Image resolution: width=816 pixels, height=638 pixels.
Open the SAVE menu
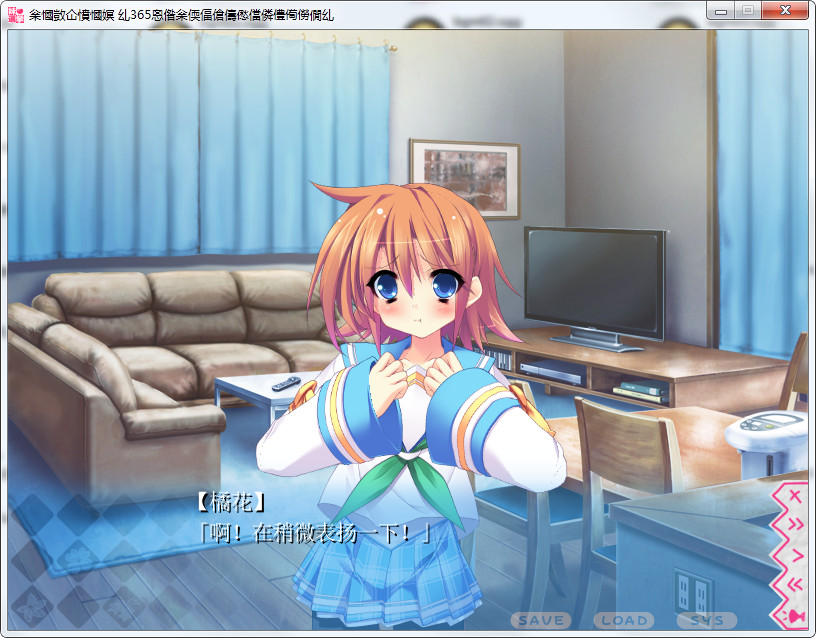pos(541,621)
